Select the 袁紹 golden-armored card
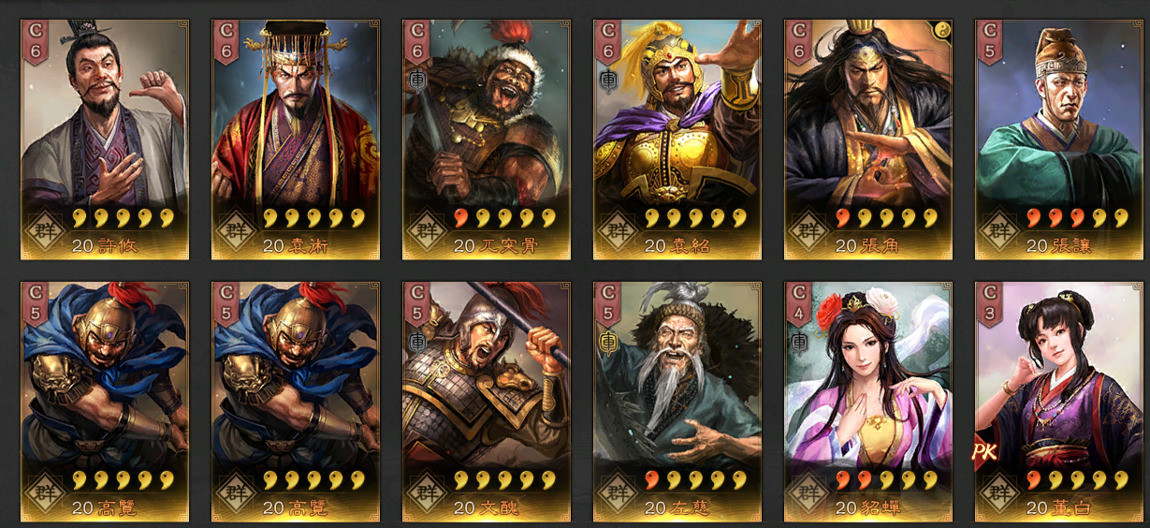 677,138
